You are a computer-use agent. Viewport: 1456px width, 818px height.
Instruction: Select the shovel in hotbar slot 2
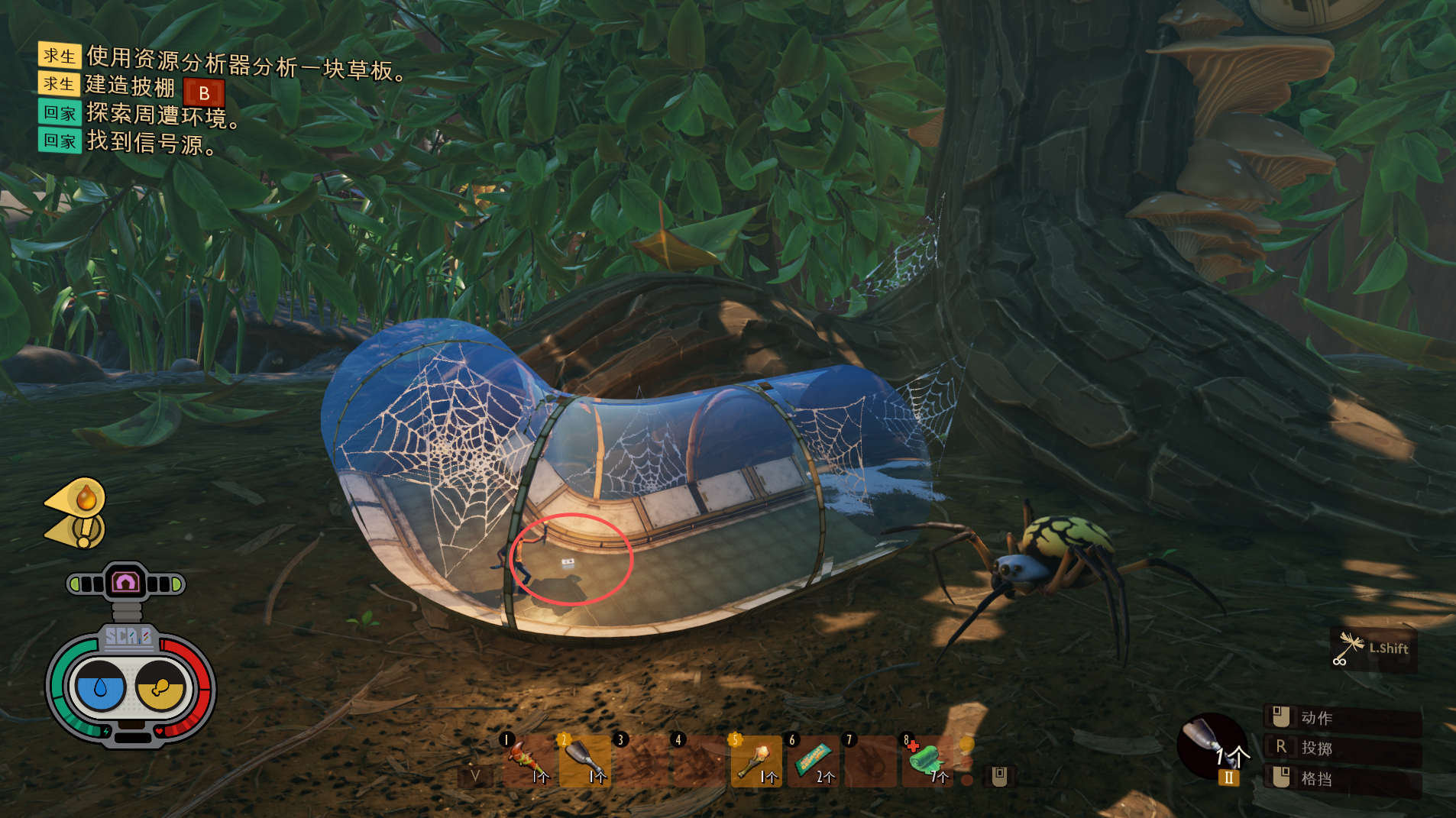click(585, 761)
